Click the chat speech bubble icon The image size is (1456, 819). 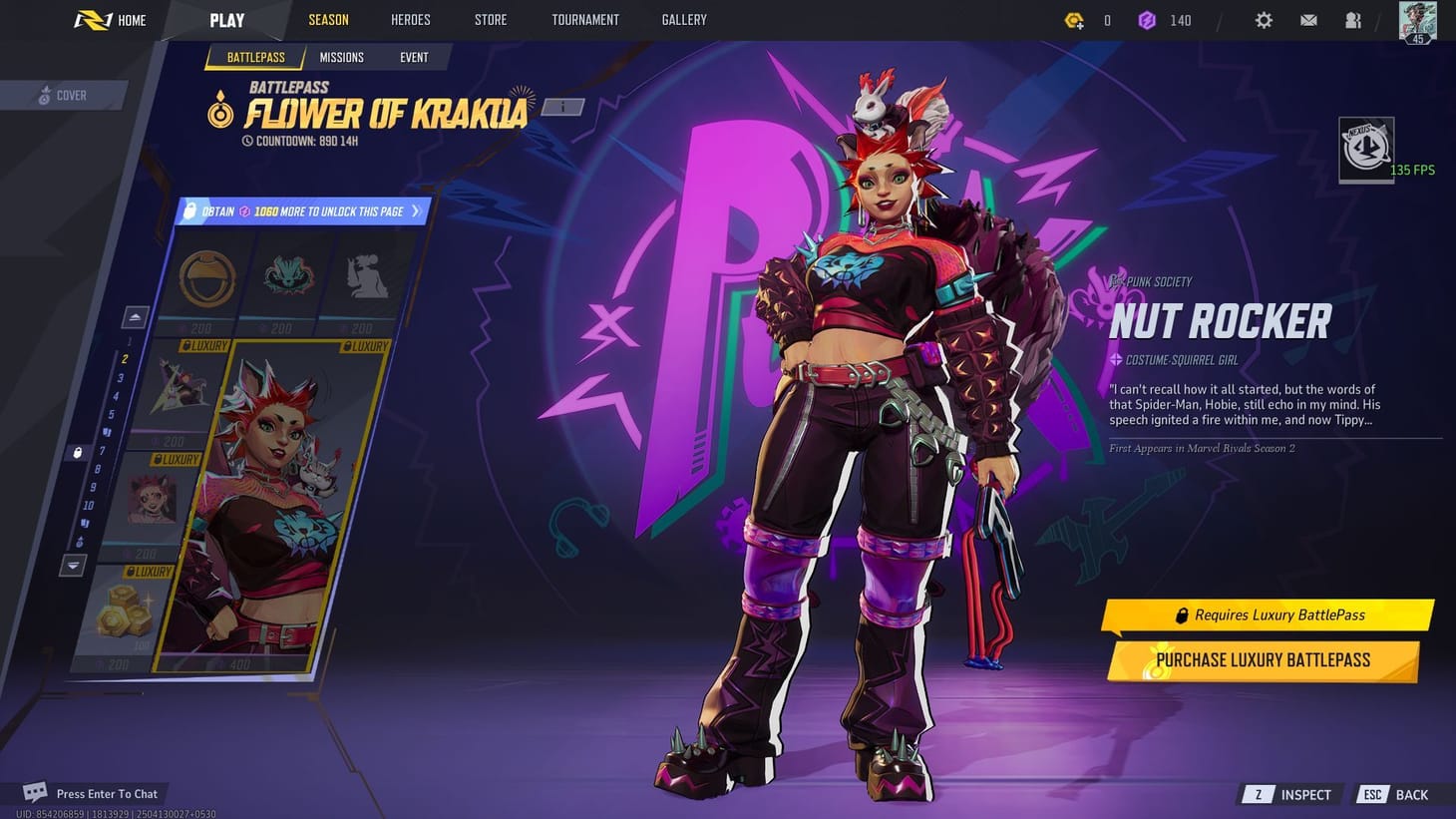pyautogui.click(x=36, y=791)
